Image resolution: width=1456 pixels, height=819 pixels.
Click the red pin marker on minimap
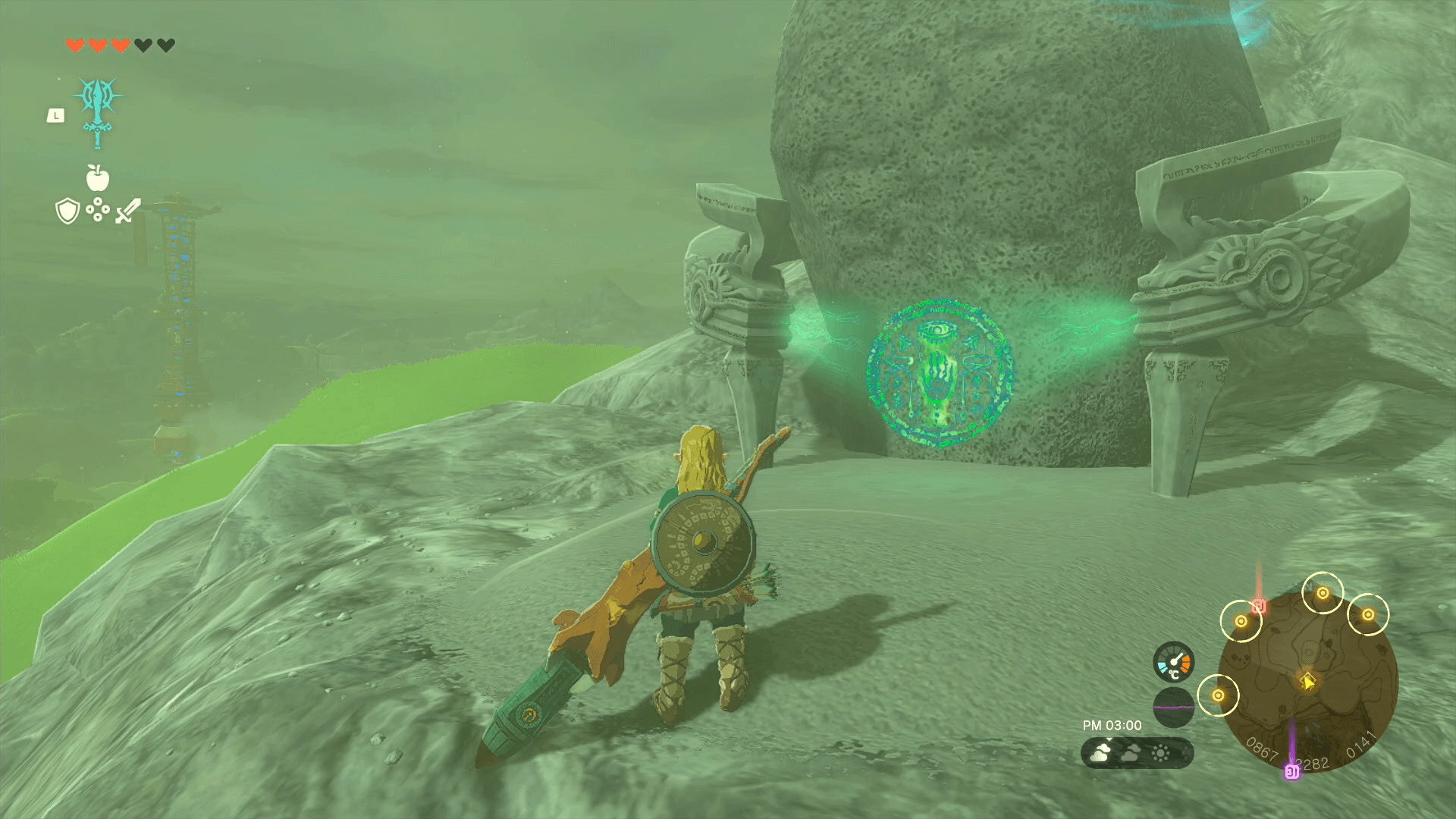coord(1259,606)
